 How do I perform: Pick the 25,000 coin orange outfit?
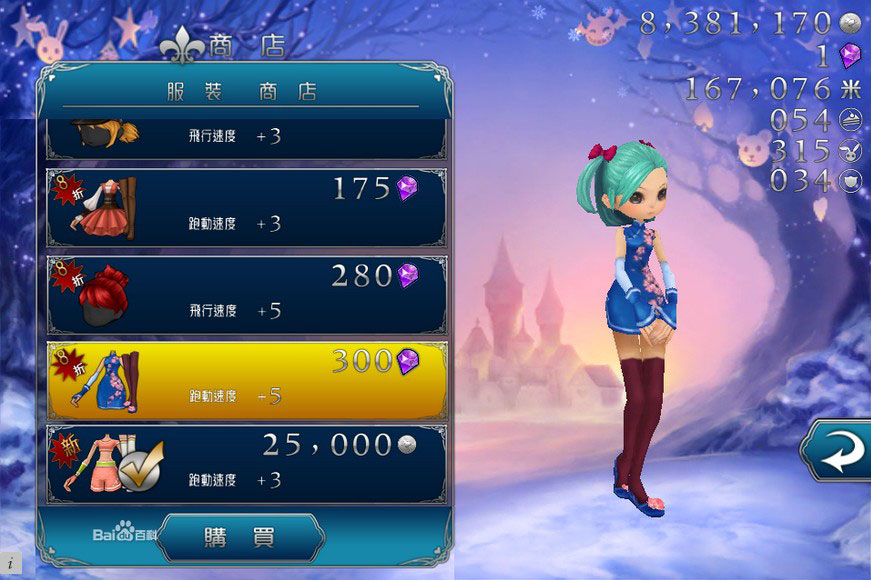[x=246, y=464]
